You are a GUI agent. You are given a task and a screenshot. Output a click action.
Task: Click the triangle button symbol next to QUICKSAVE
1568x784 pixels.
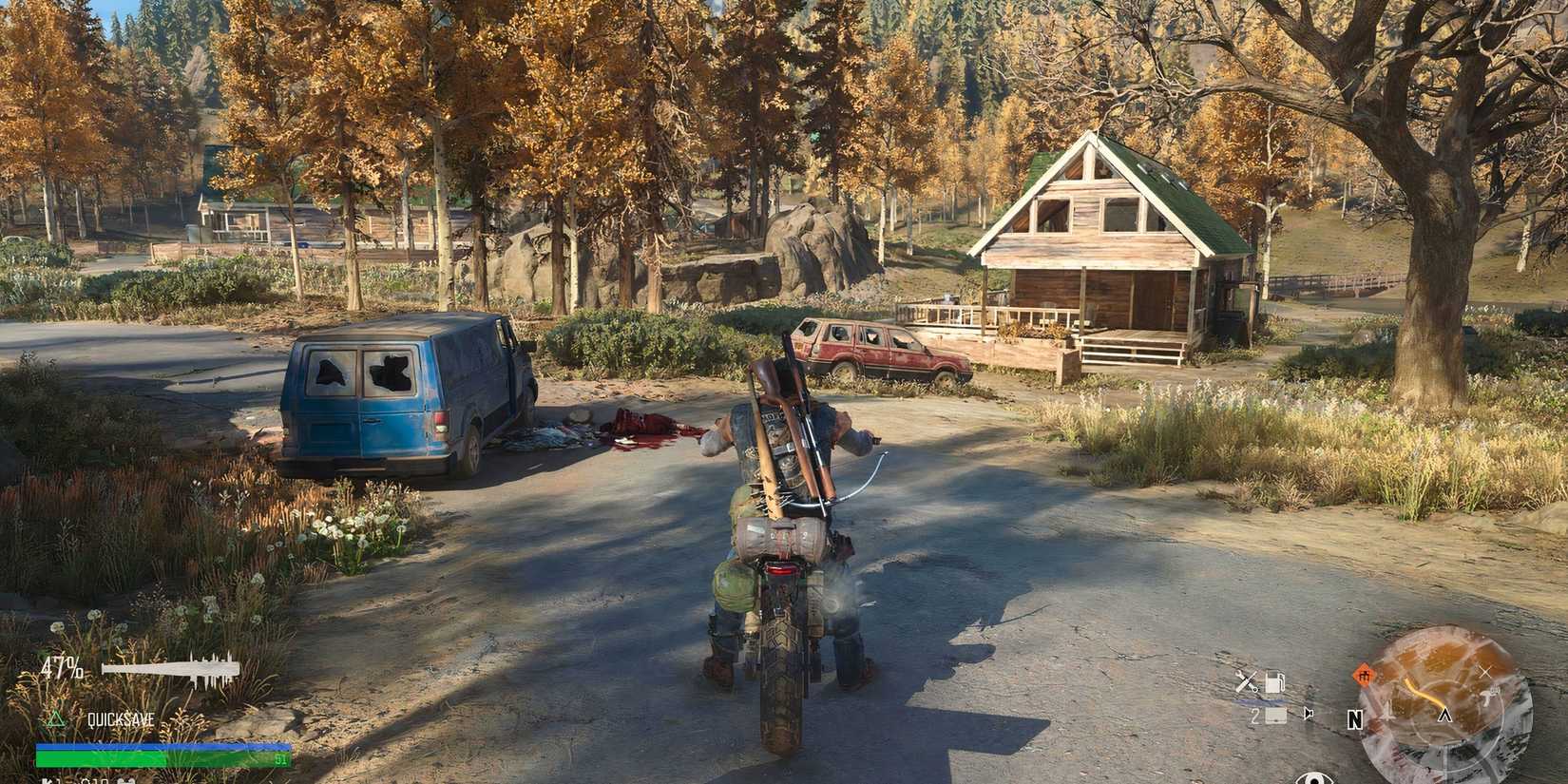pos(55,720)
